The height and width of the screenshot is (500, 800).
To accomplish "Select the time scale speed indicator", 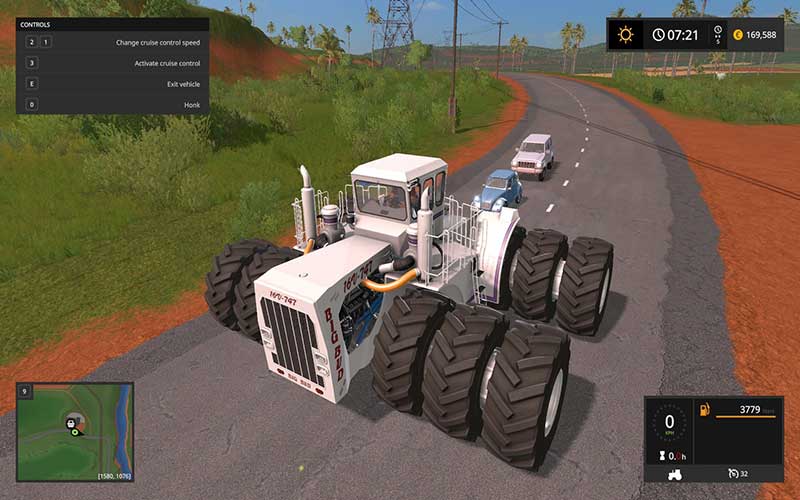I will click(x=717, y=35).
